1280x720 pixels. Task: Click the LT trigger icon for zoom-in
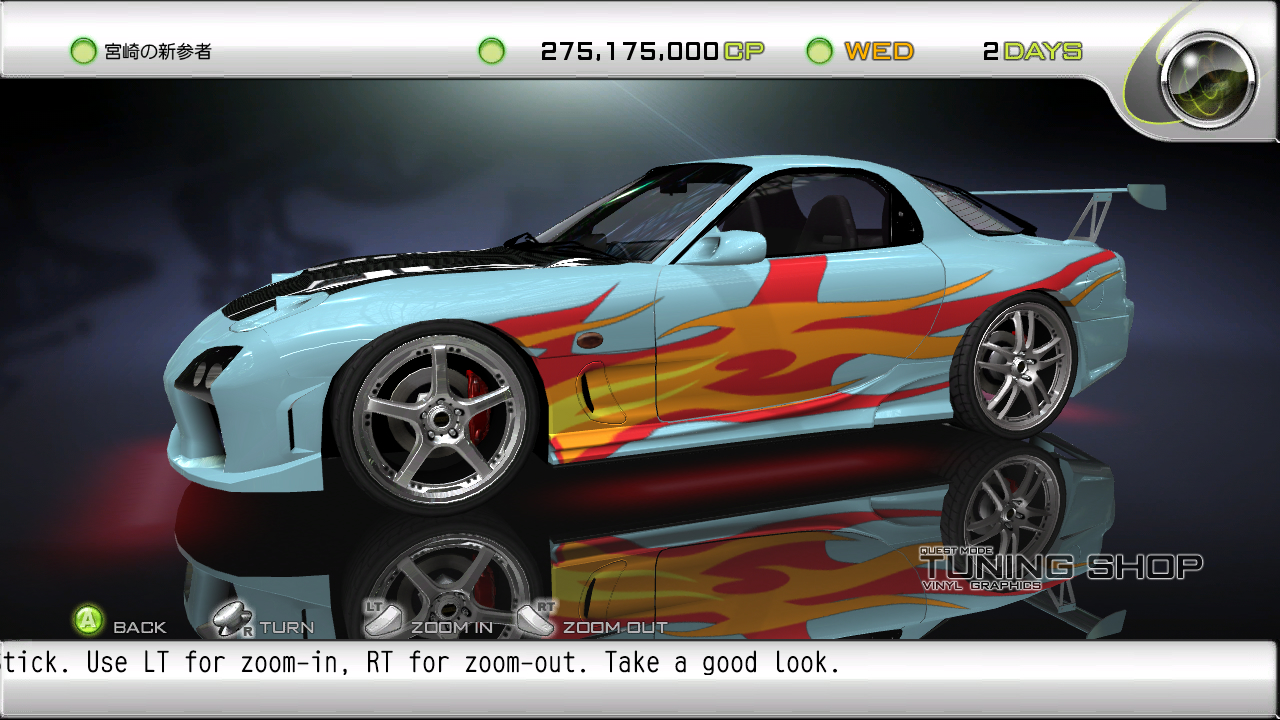click(x=383, y=620)
